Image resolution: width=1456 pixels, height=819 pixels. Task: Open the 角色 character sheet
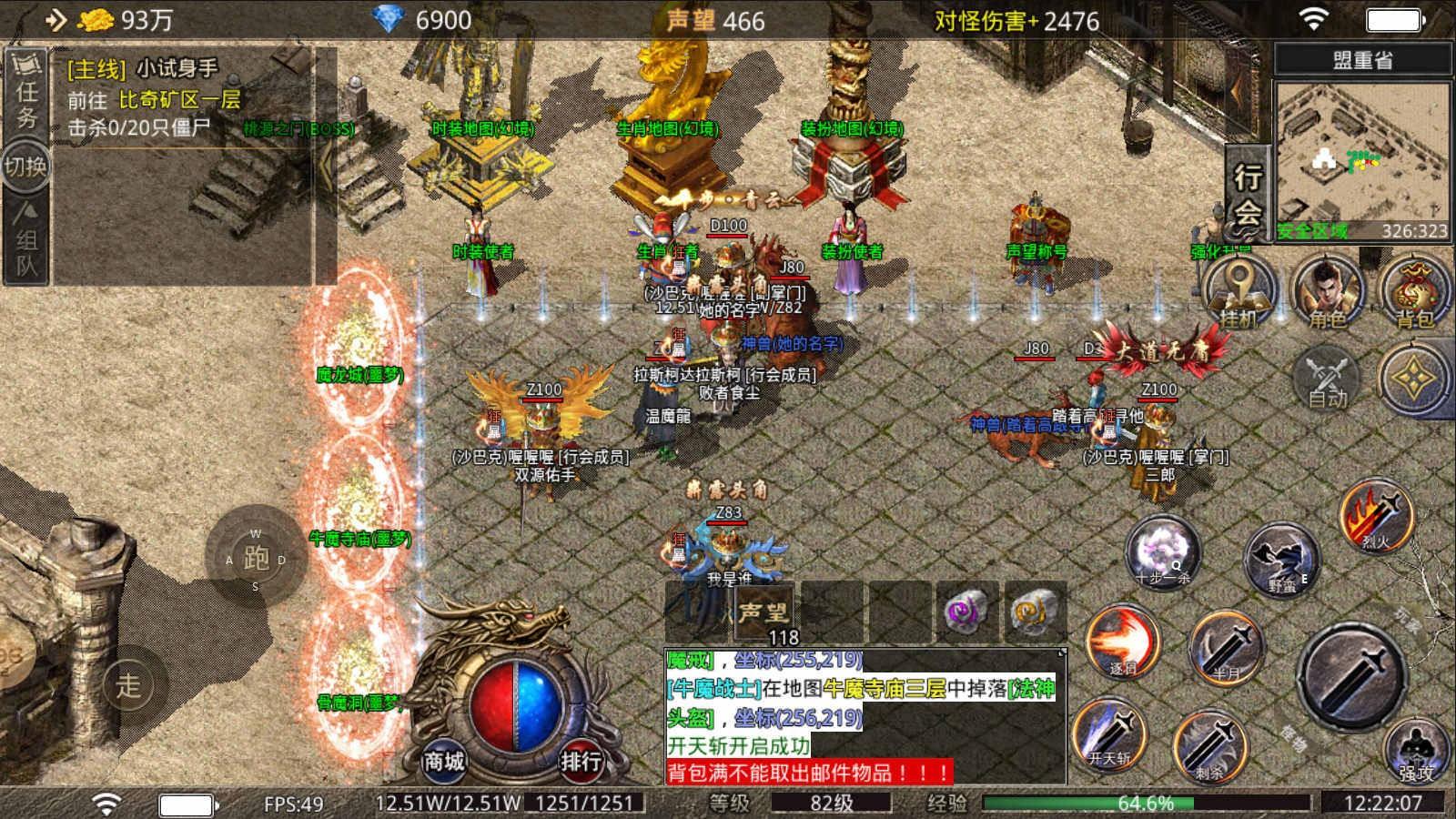1328,291
